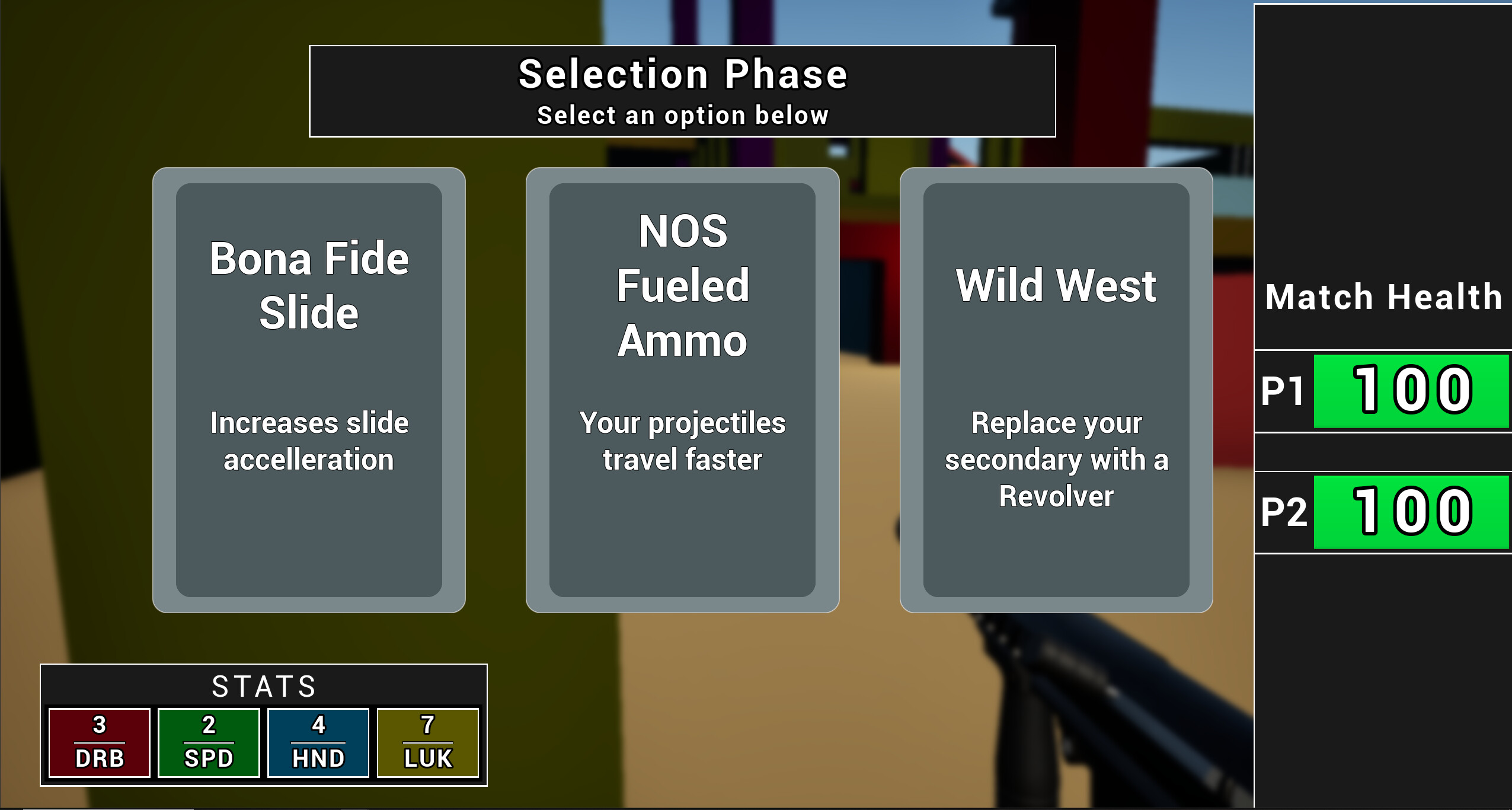Click the P1 player label
This screenshot has width=1512, height=810.
coord(1281,391)
